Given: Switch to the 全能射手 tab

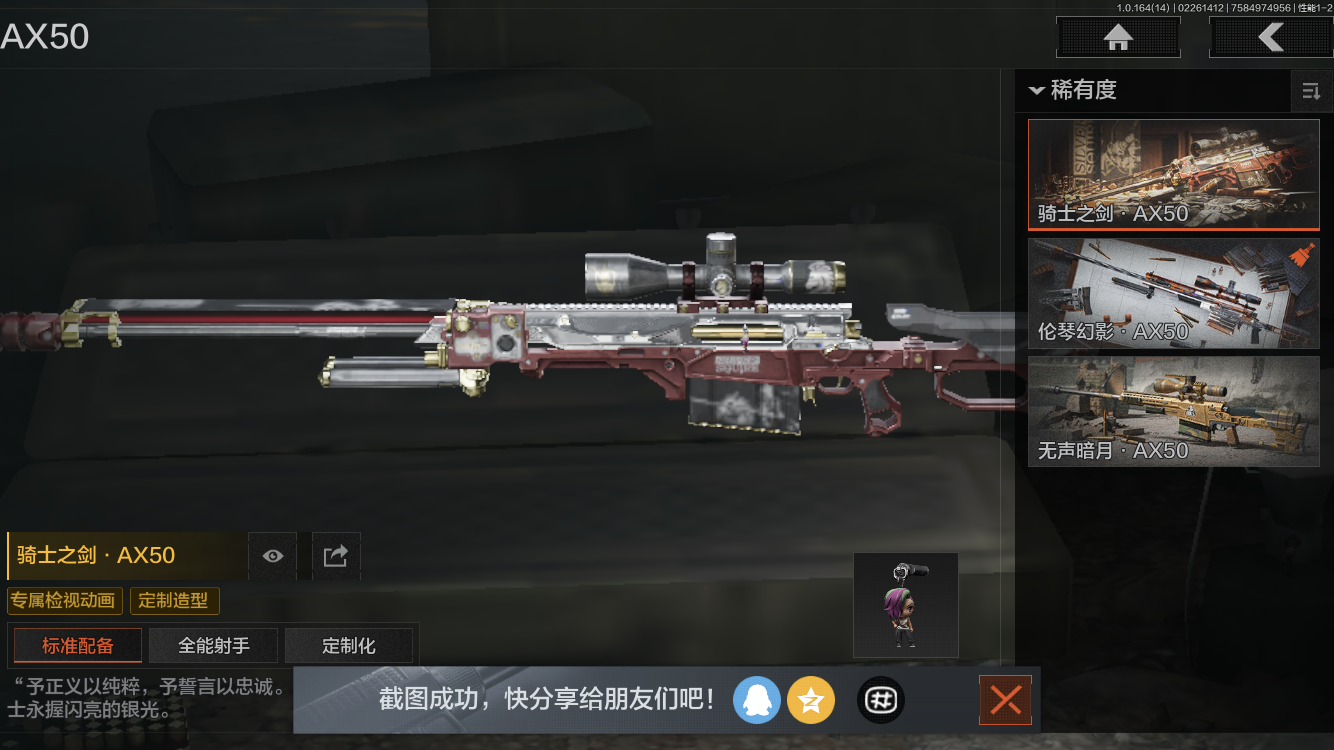Looking at the screenshot, I should [213, 645].
